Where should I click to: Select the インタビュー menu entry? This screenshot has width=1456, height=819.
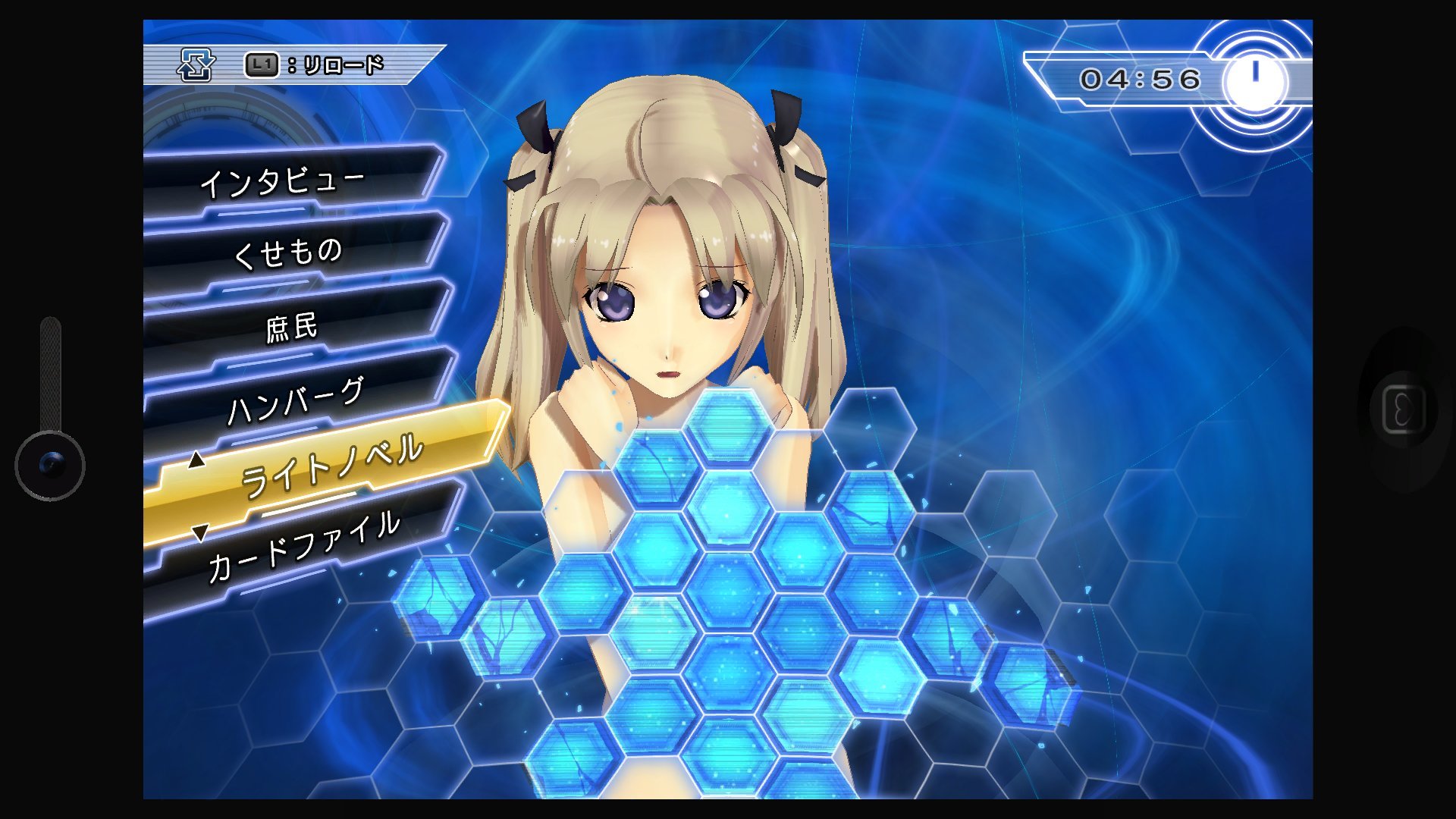(x=282, y=182)
